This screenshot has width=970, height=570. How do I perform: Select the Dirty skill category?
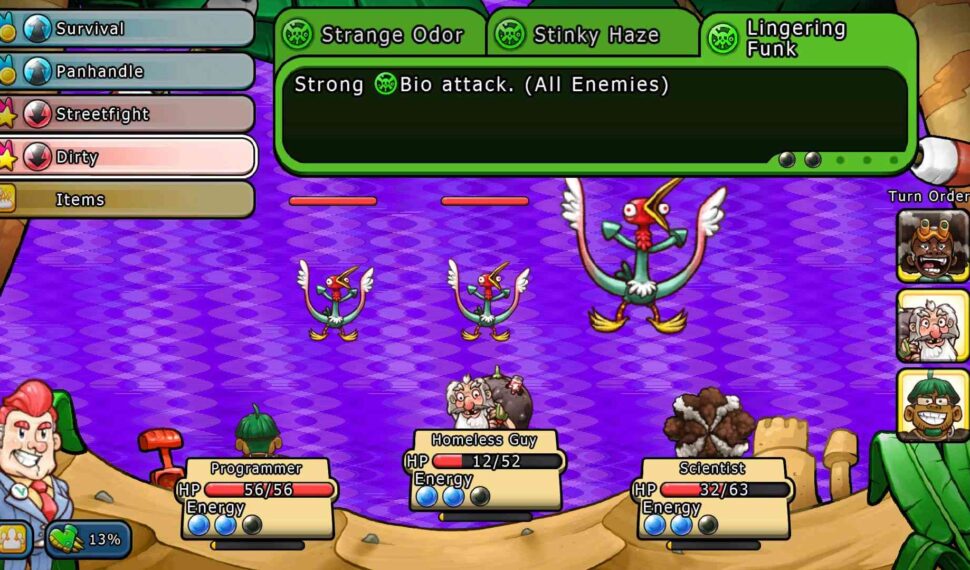tap(128, 157)
